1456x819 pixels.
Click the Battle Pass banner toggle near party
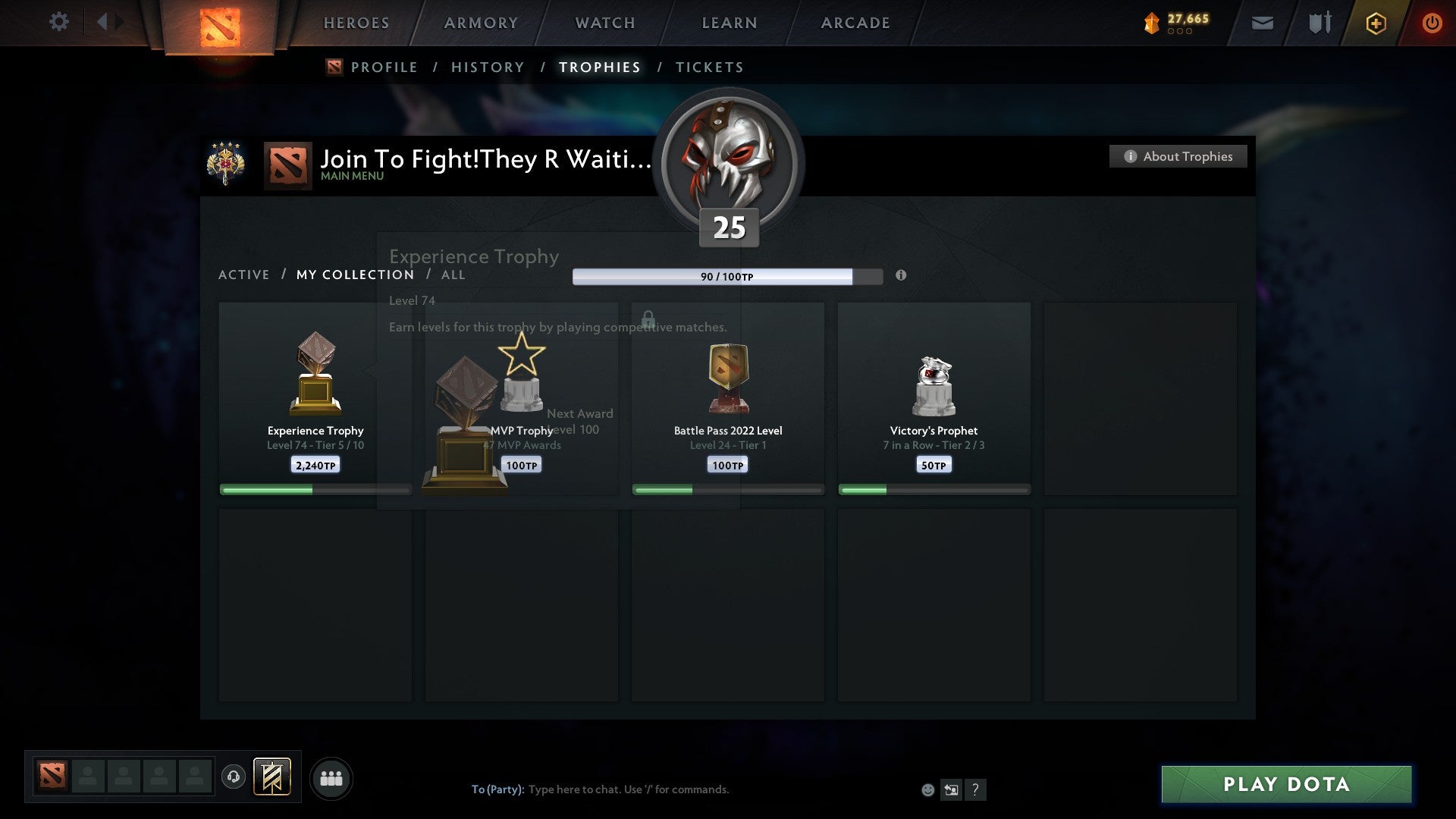coord(273,778)
